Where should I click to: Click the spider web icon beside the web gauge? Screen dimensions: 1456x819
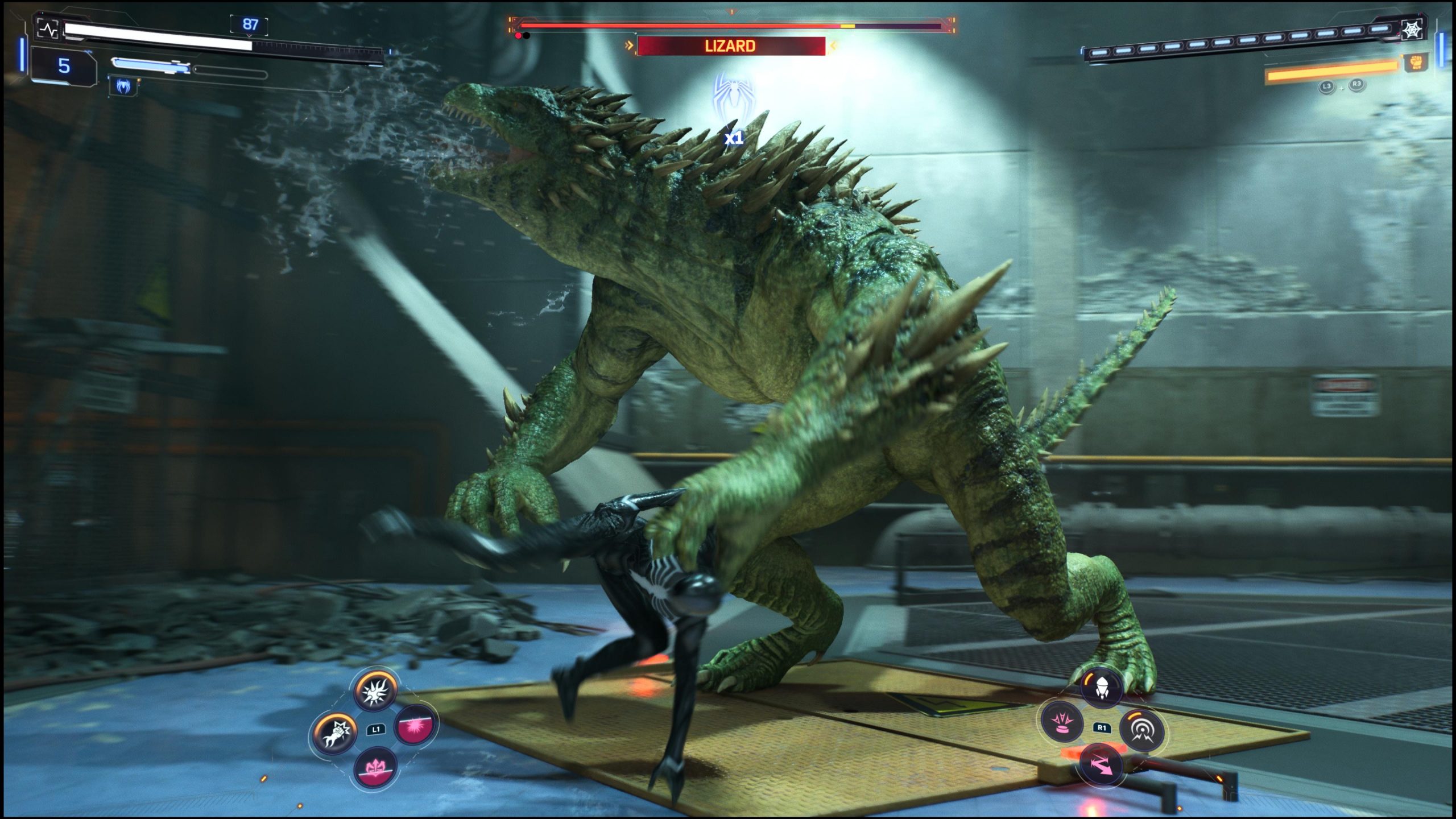1412,30
